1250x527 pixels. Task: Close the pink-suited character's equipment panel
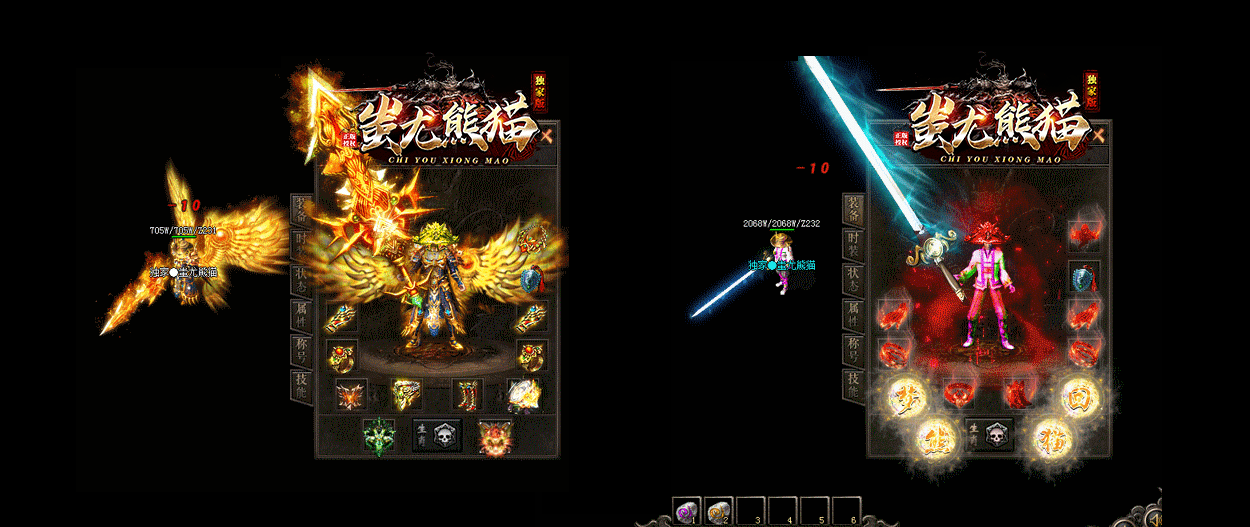[1099, 134]
